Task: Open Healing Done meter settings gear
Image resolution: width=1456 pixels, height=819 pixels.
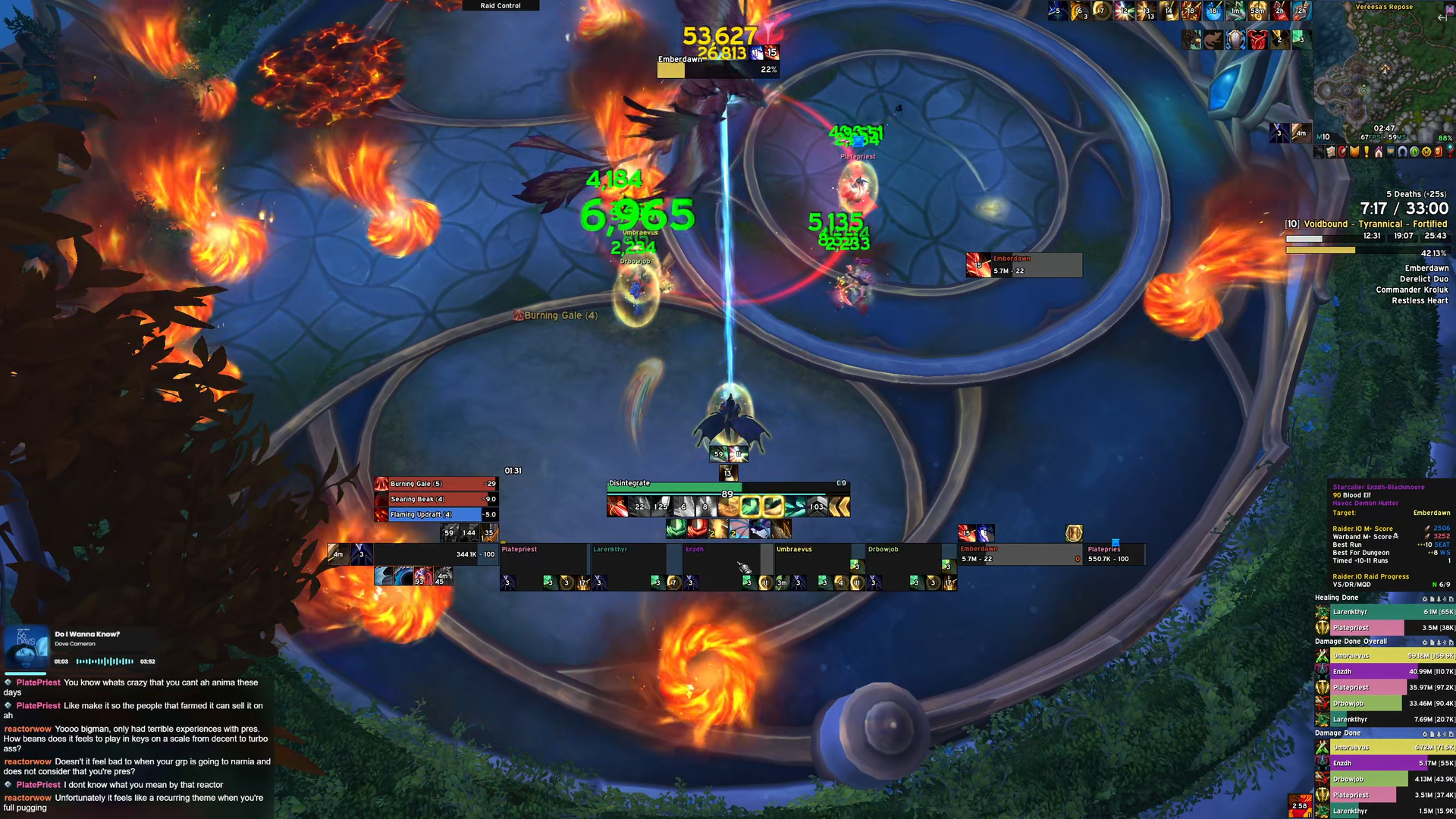Action: click(x=1425, y=599)
